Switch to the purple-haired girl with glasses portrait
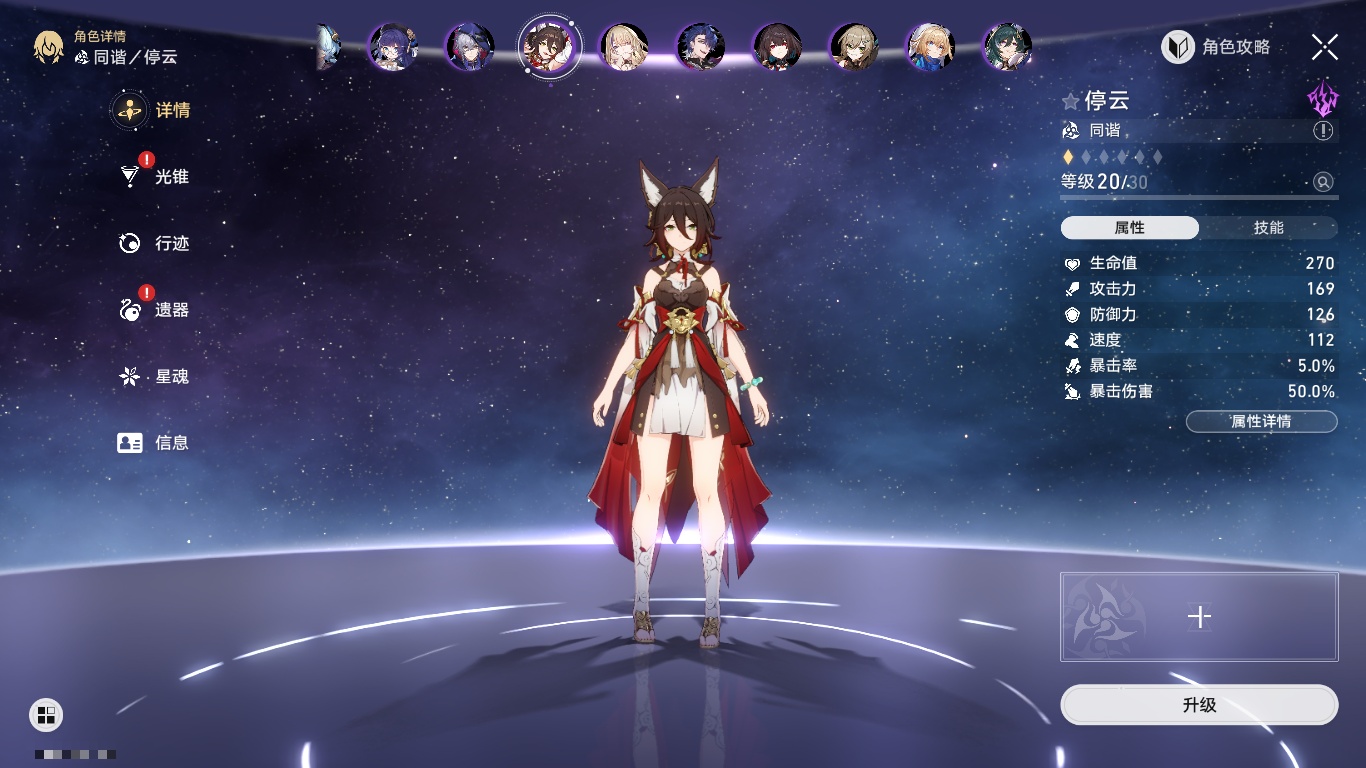 click(393, 47)
